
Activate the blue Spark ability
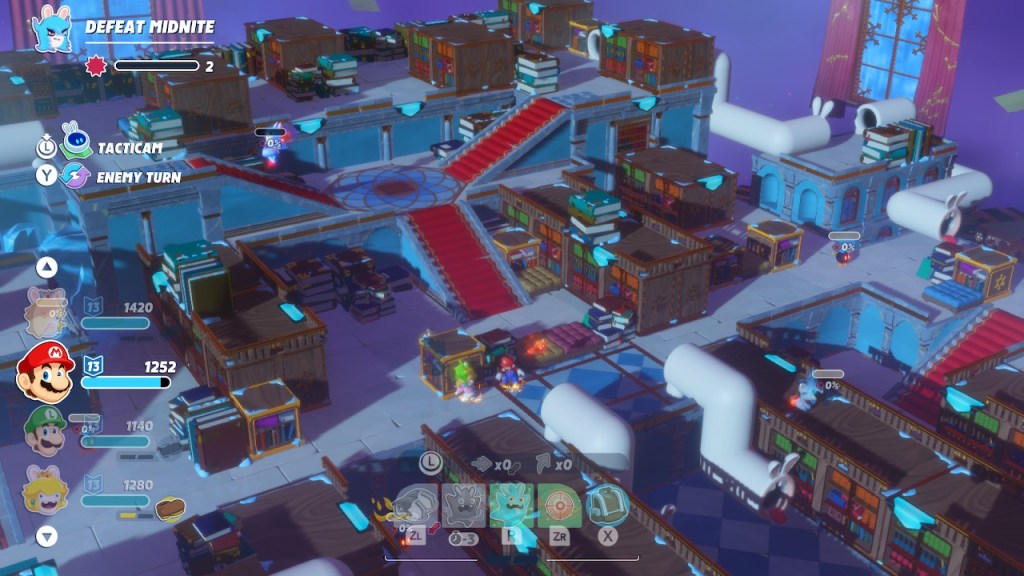(x=510, y=506)
